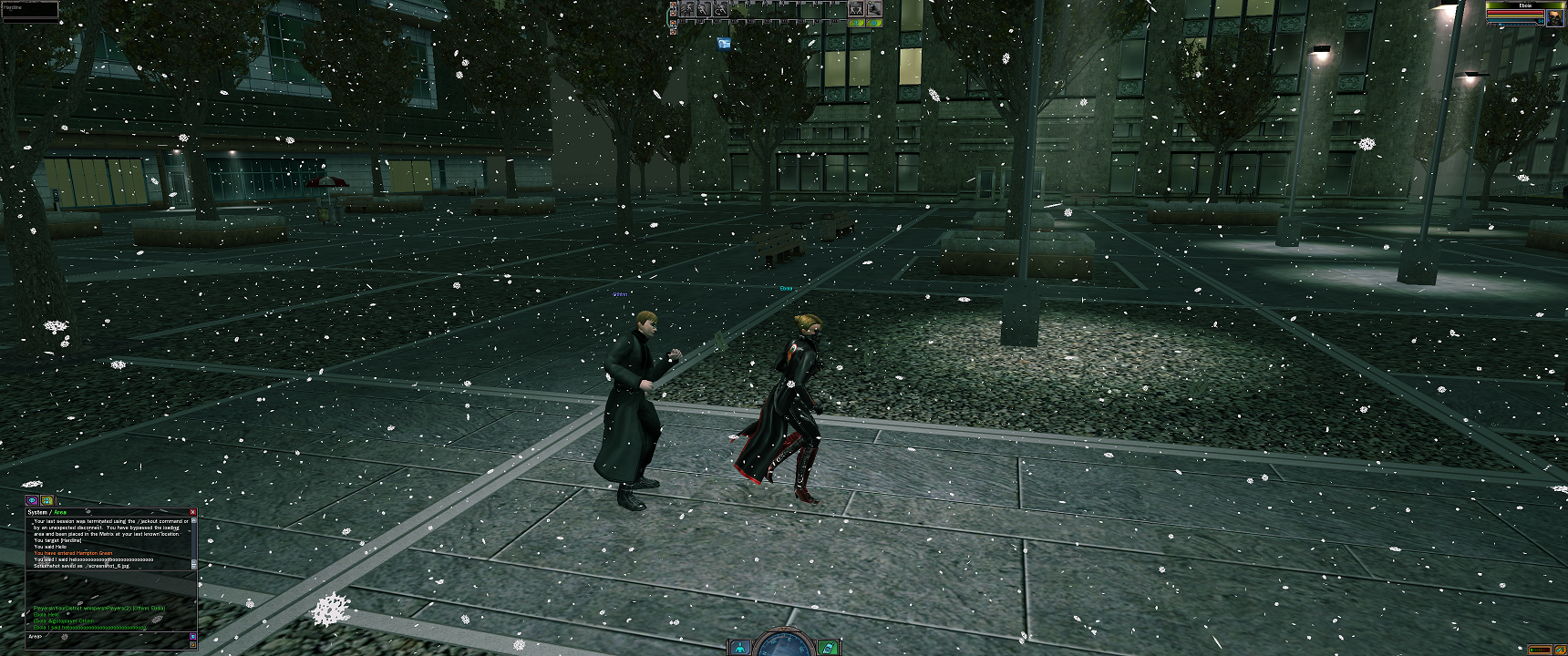Click the Ebola player portrait frame
This screenshot has height=656, width=1568.
[1553, 17]
